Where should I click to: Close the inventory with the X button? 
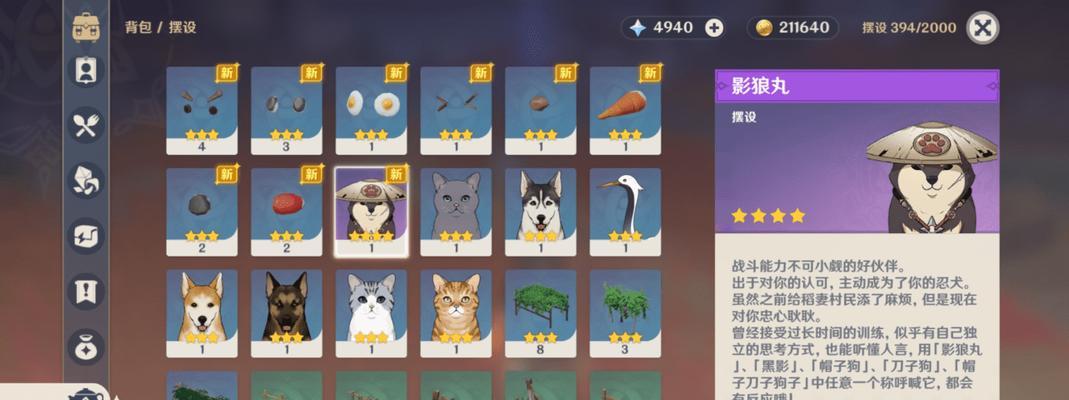click(x=983, y=28)
